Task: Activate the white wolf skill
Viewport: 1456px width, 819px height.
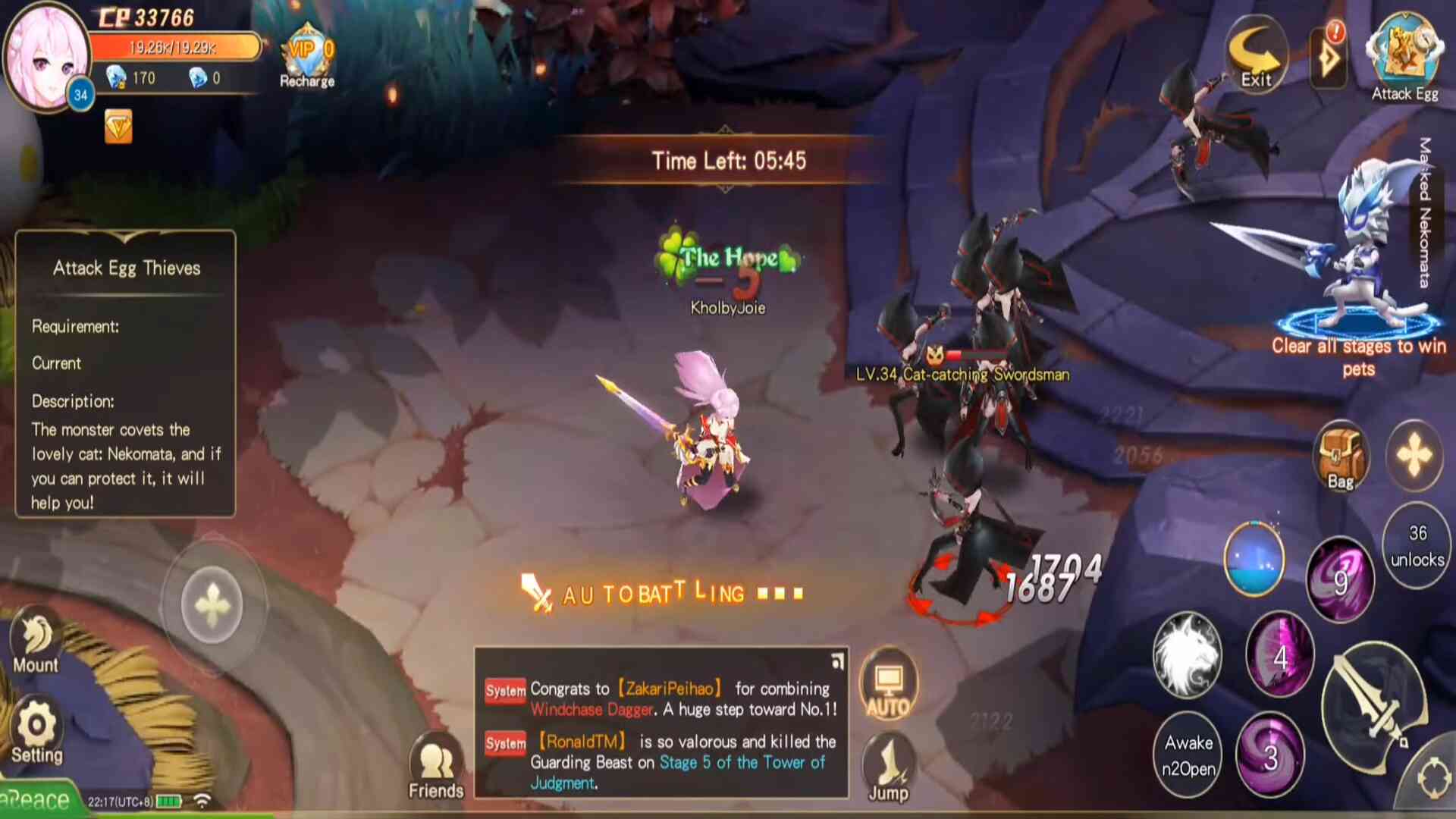Action: coord(1188,655)
